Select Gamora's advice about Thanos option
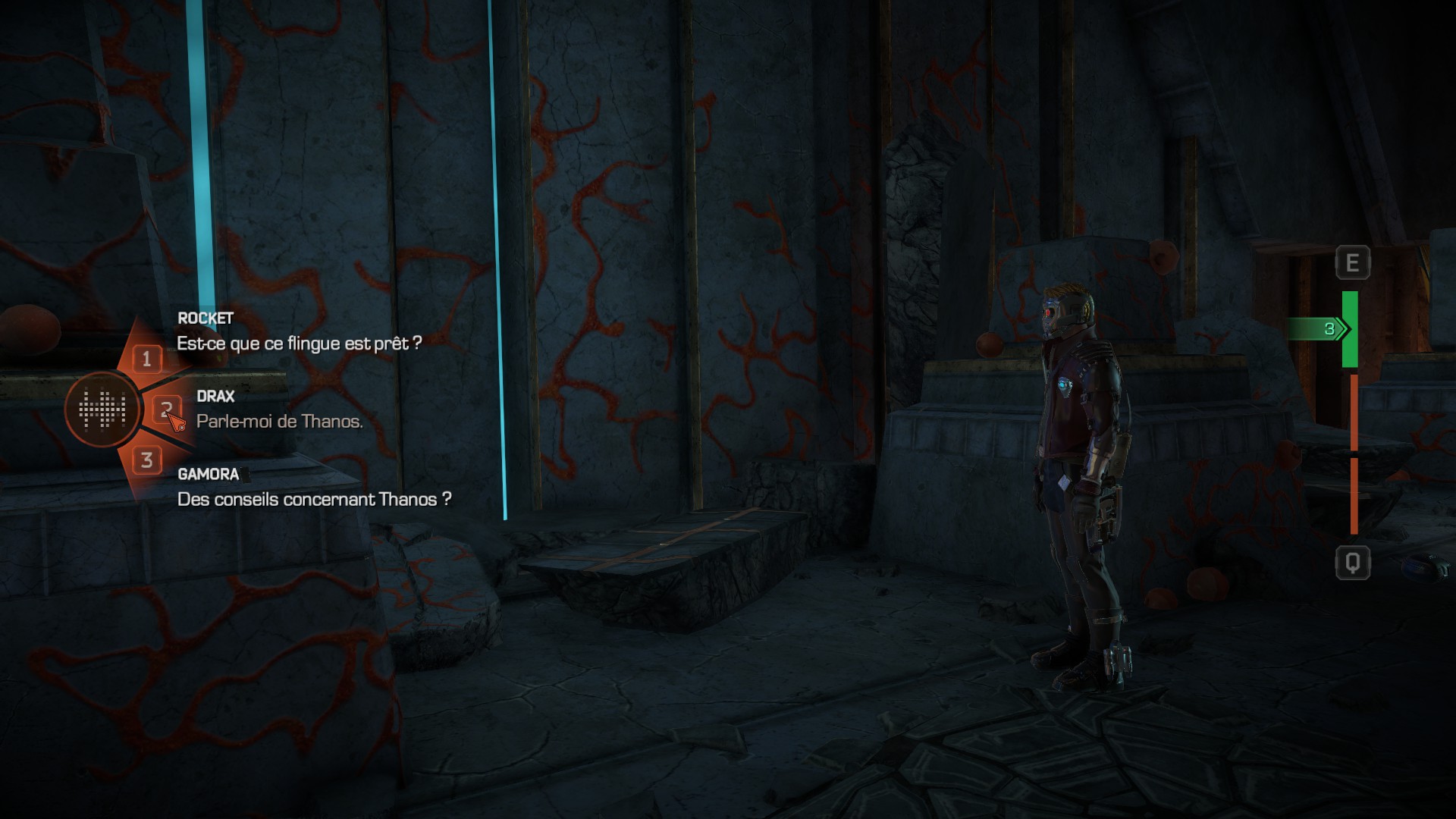Image resolution: width=1456 pixels, height=819 pixels. click(x=314, y=500)
